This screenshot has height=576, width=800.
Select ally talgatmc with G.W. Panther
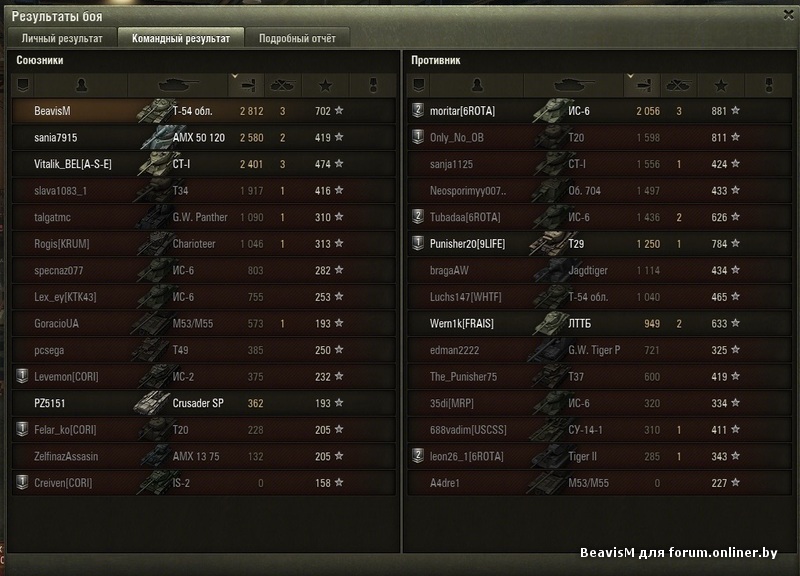(204, 217)
